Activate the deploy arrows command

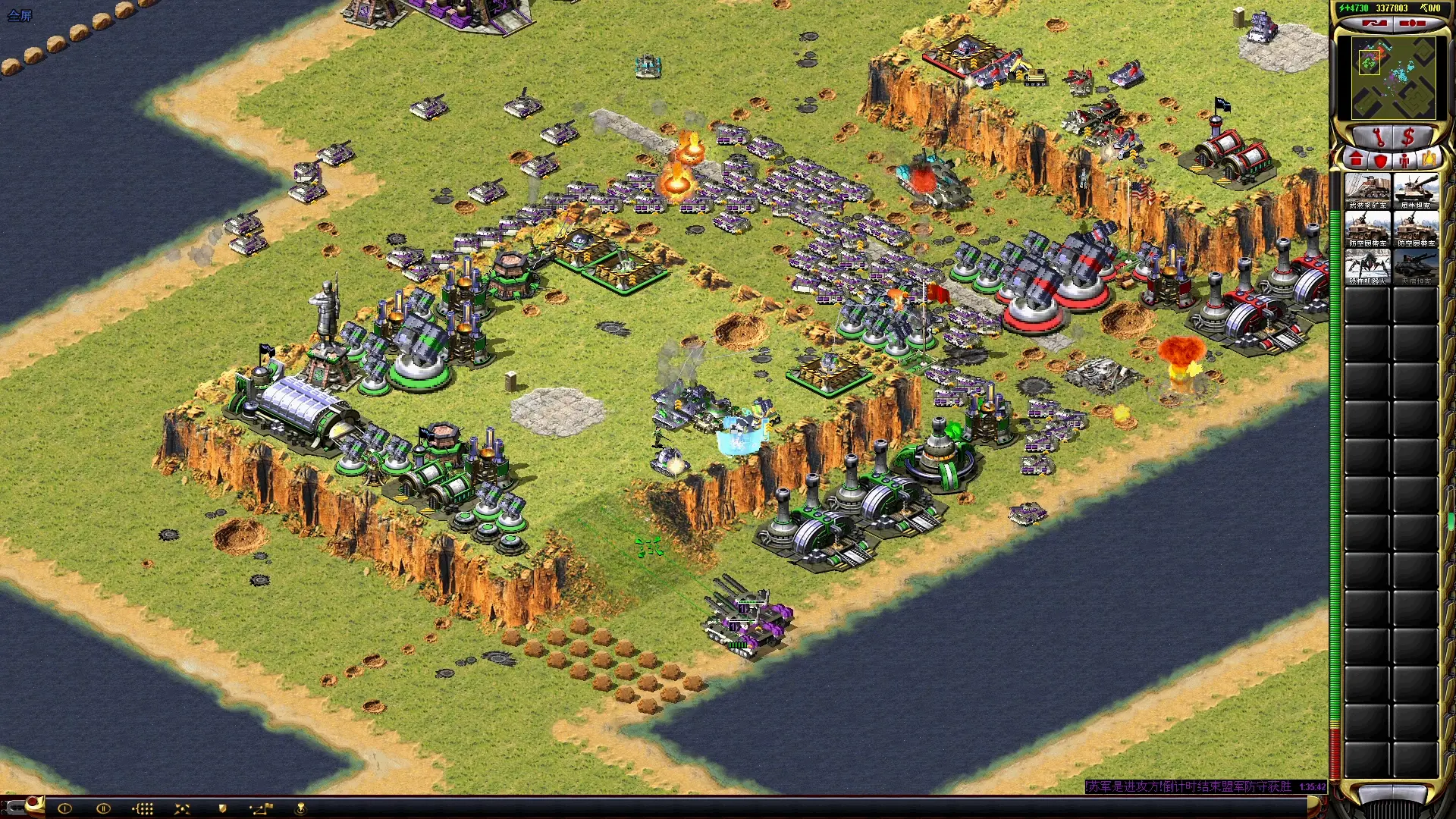[182, 808]
